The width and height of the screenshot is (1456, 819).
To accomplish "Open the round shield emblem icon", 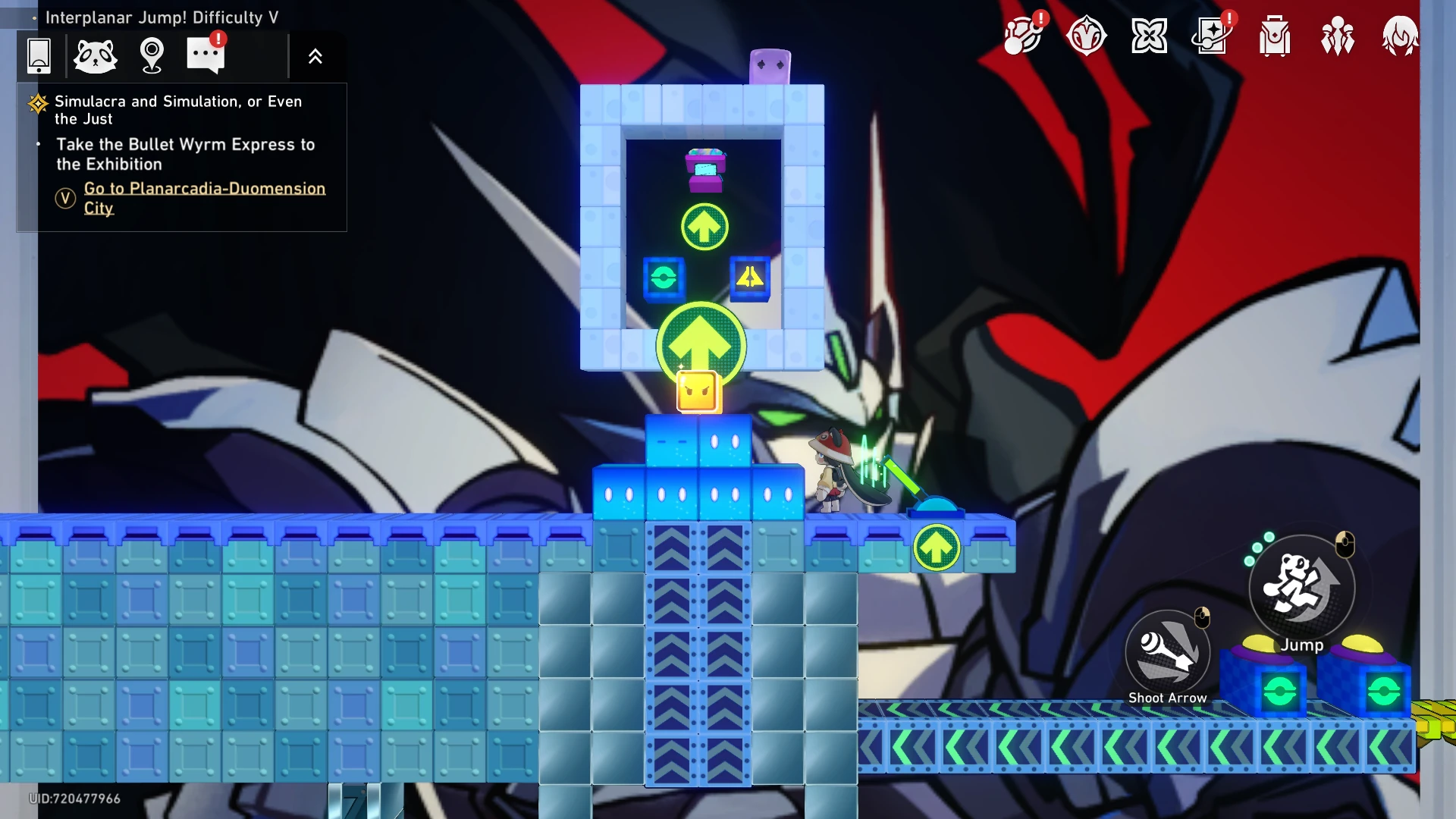I will tap(1086, 36).
